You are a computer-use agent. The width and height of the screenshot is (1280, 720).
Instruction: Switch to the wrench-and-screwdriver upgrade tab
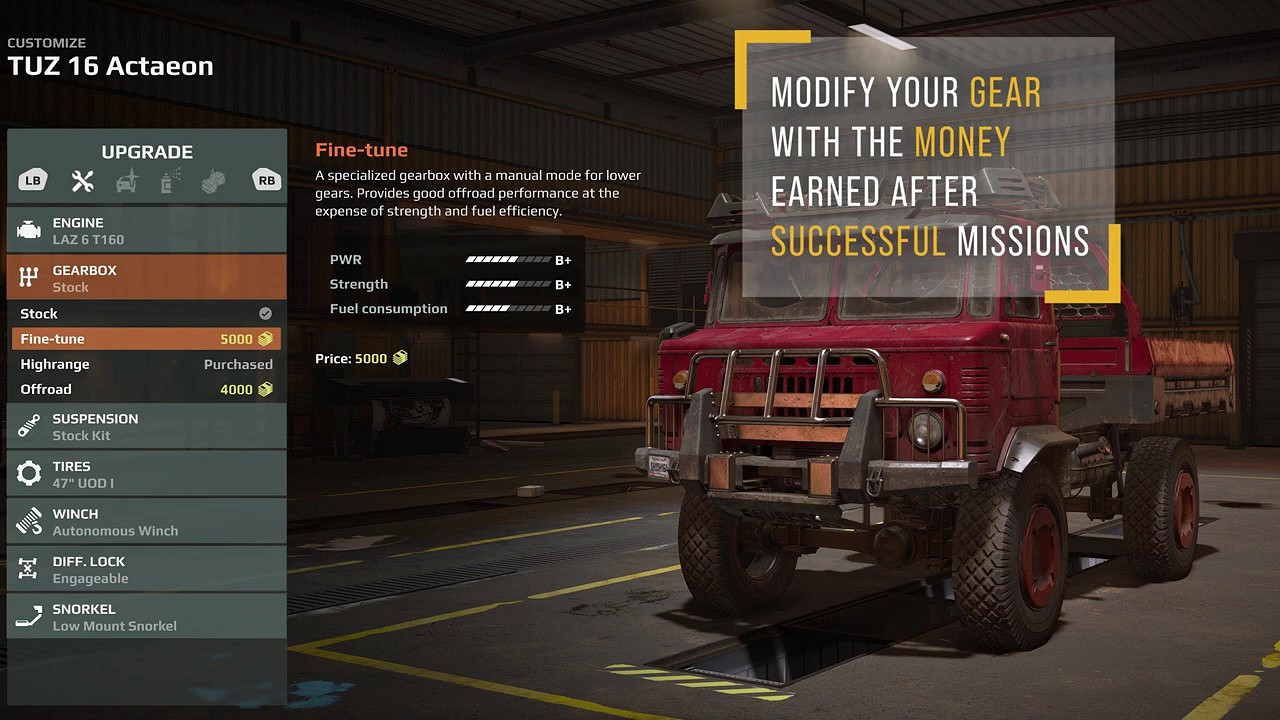(x=82, y=181)
